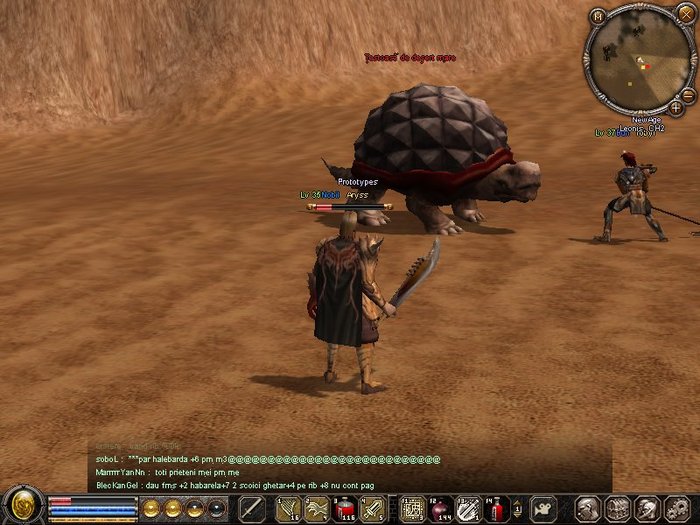Viewport: 700px width, 525px height.
Task: Activate the slash skill in slot 1
Action: coord(288,508)
